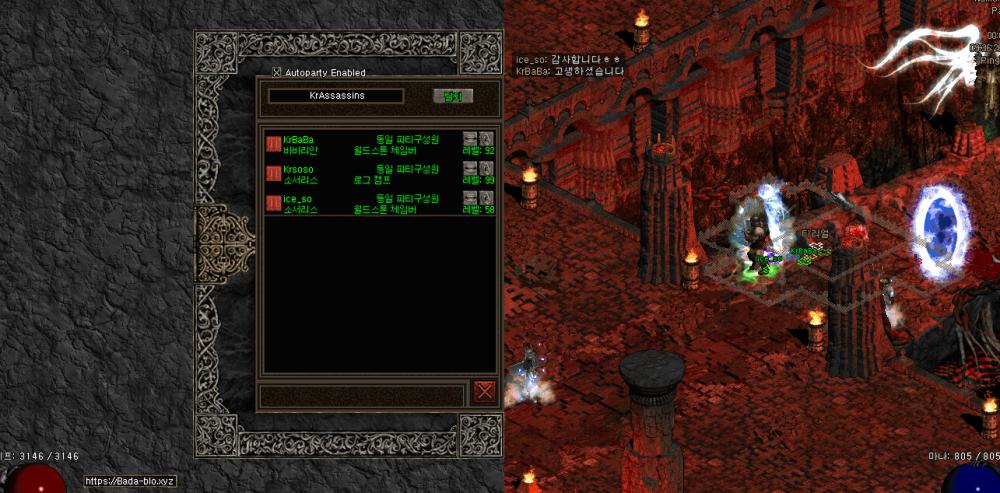1000x493 pixels.
Task: Click the green leave-party button beside KrAssassins
Action: click(x=453, y=97)
